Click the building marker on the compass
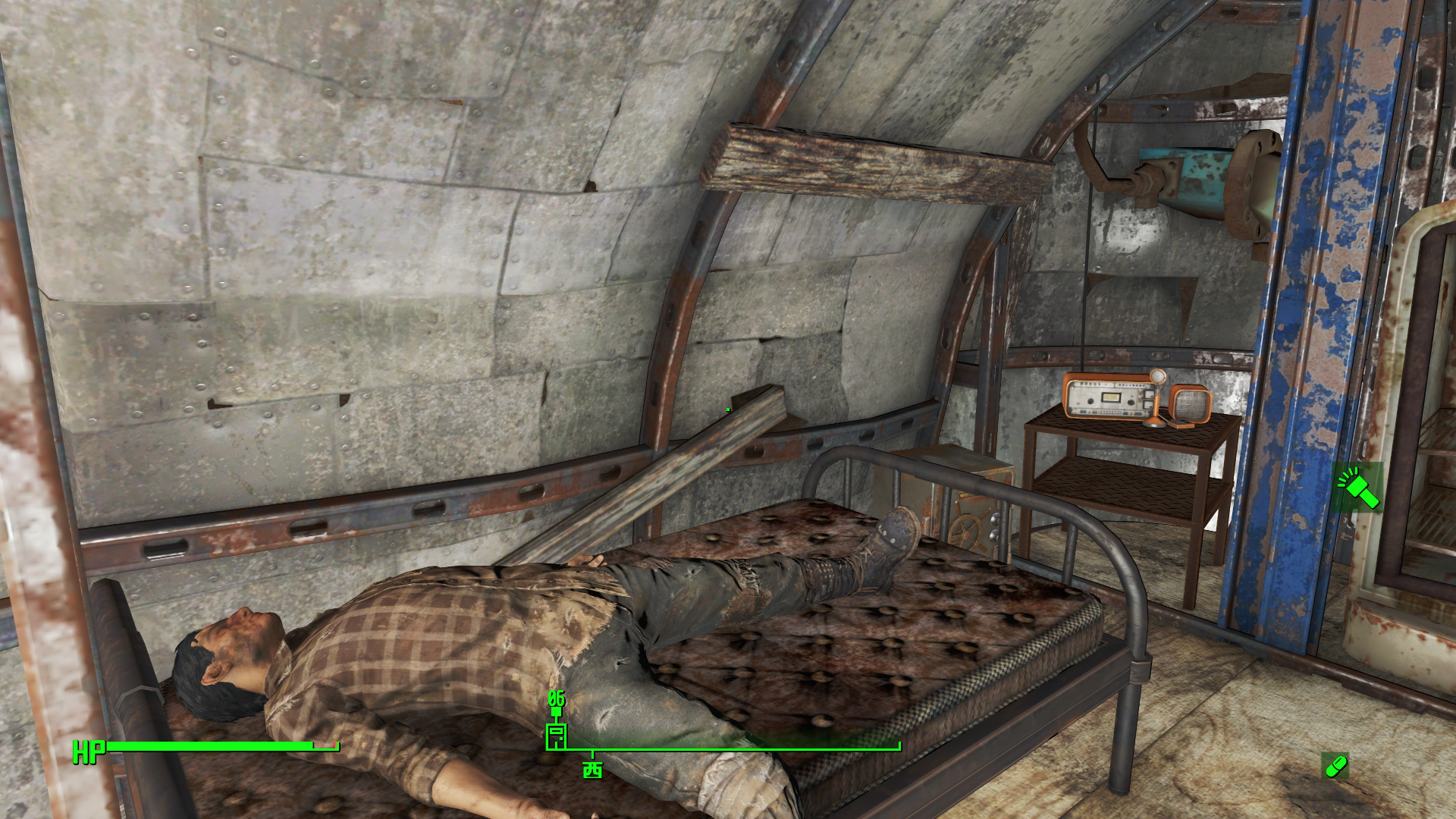The height and width of the screenshot is (819, 1456). [x=556, y=736]
